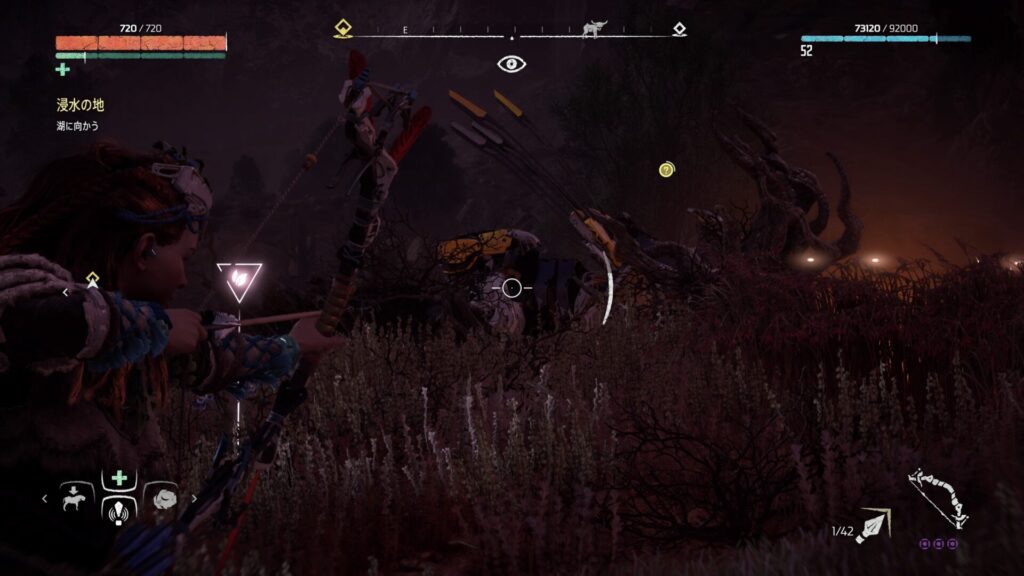
Task: Select the machine icon on the compass
Action: click(x=594, y=30)
